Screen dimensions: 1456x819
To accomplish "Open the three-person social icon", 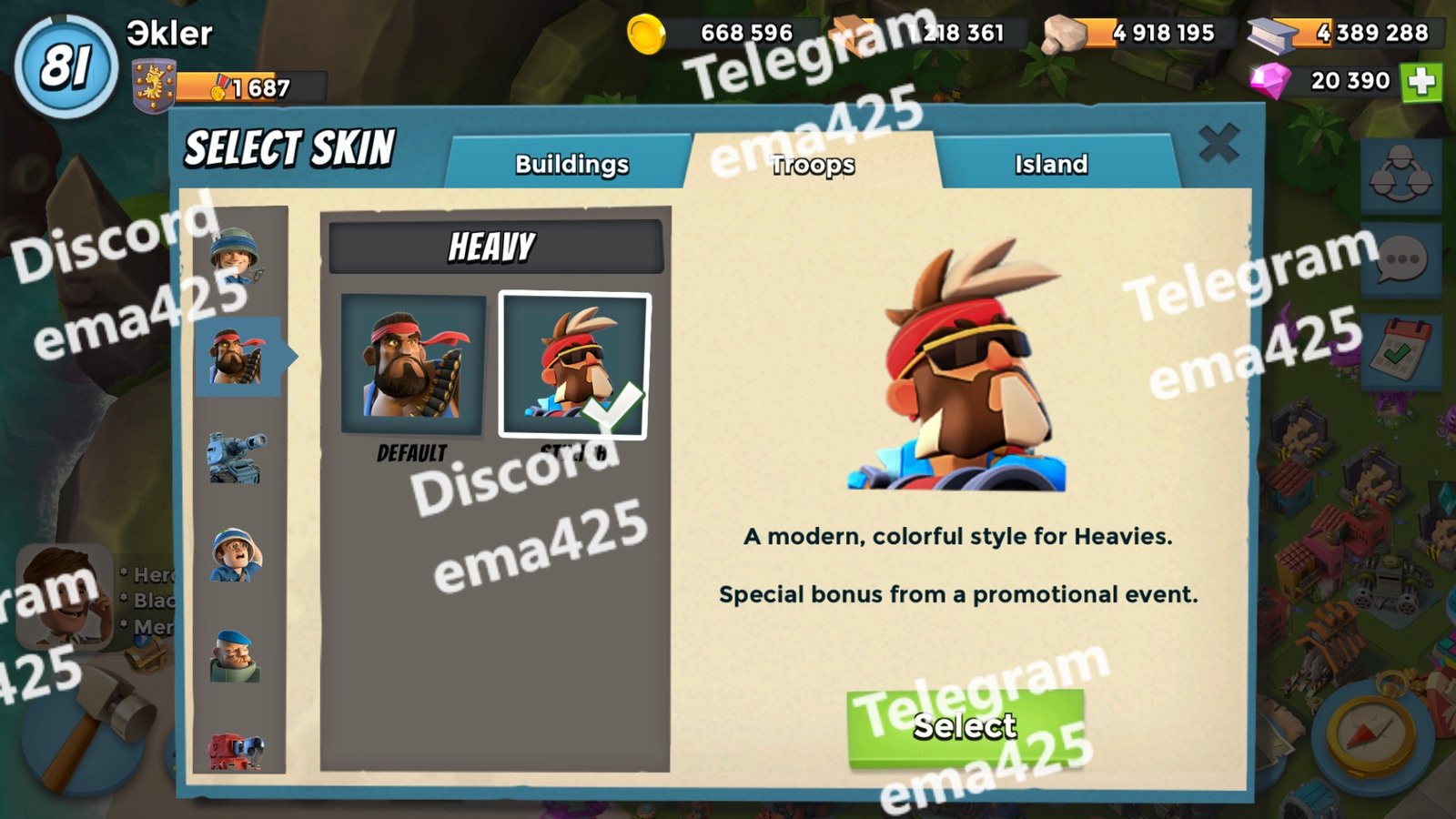I will coord(1401,173).
